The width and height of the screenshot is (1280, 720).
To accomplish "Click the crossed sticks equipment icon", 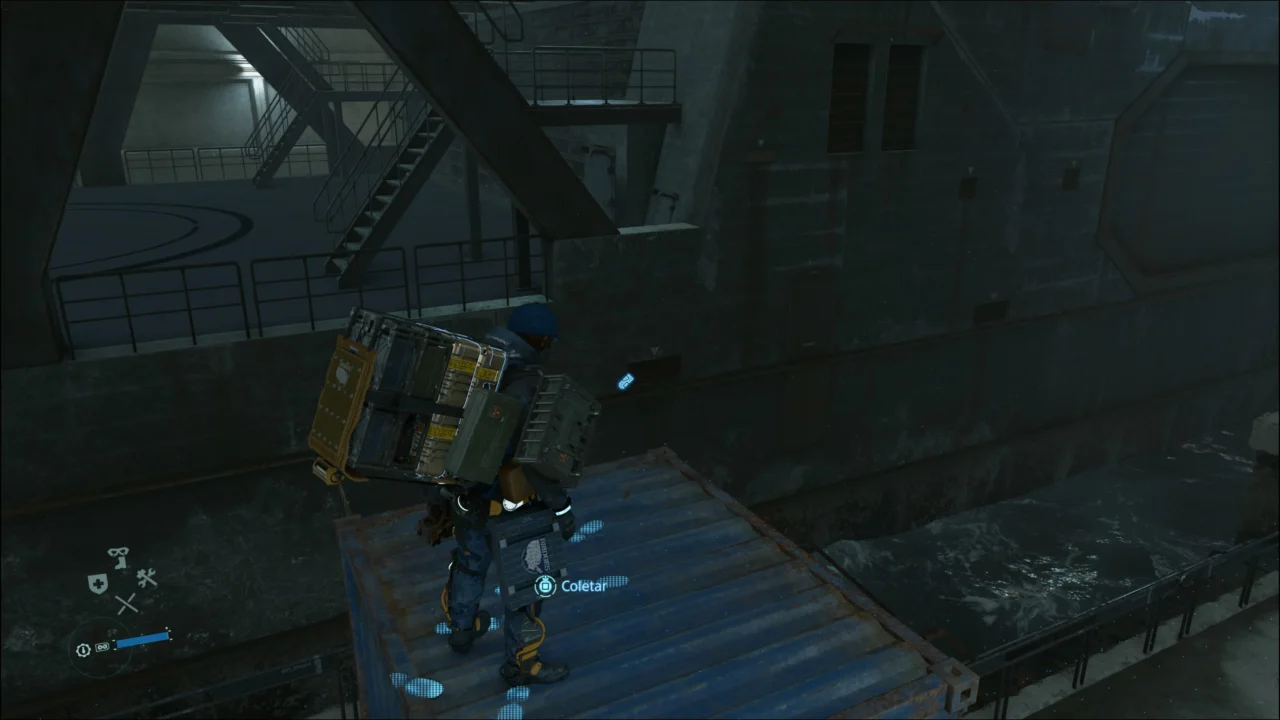I will 126,602.
